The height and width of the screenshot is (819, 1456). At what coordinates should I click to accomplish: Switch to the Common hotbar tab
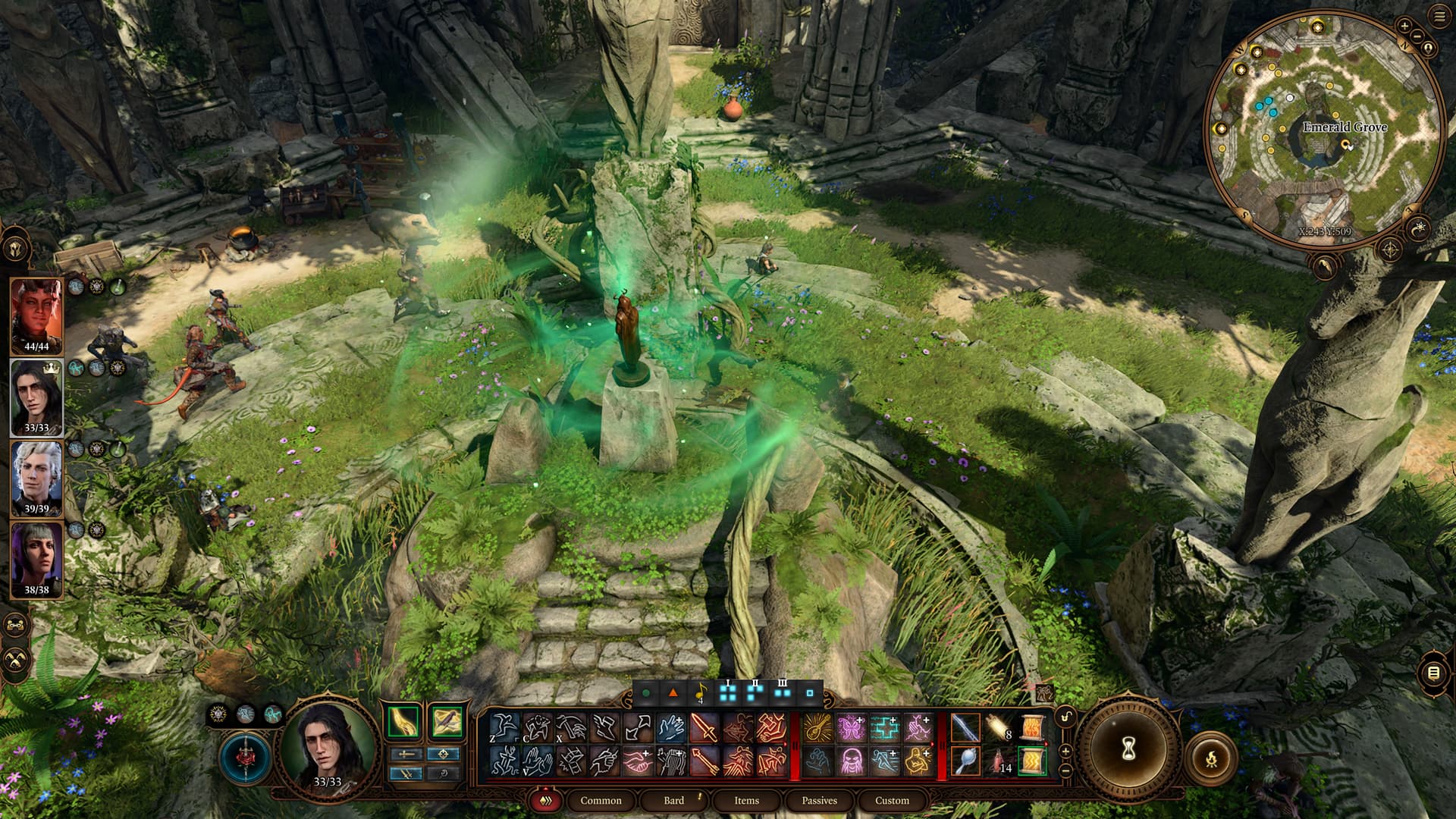601,800
